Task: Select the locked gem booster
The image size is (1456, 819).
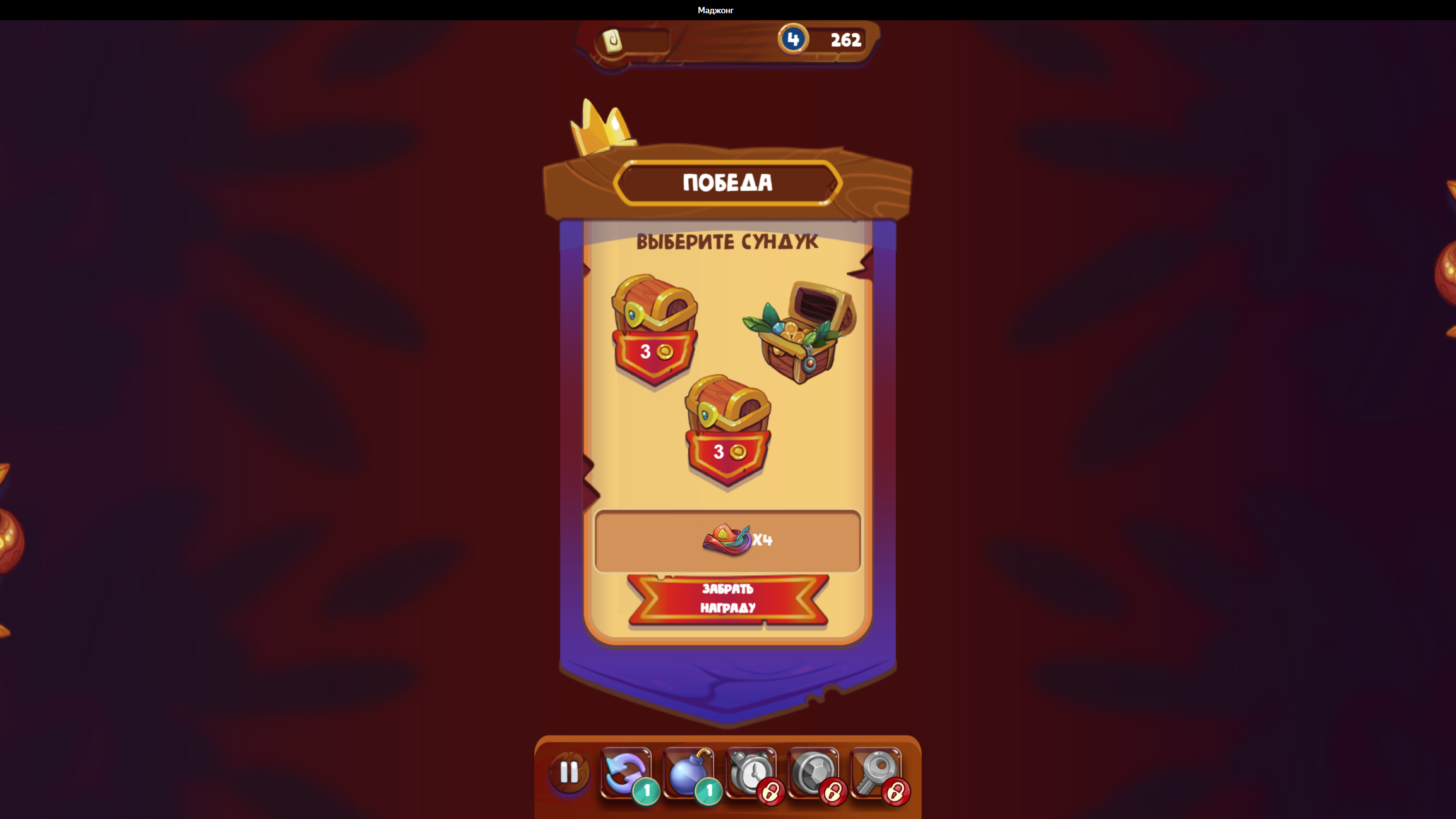Action: pyautogui.click(x=813, y=772)
